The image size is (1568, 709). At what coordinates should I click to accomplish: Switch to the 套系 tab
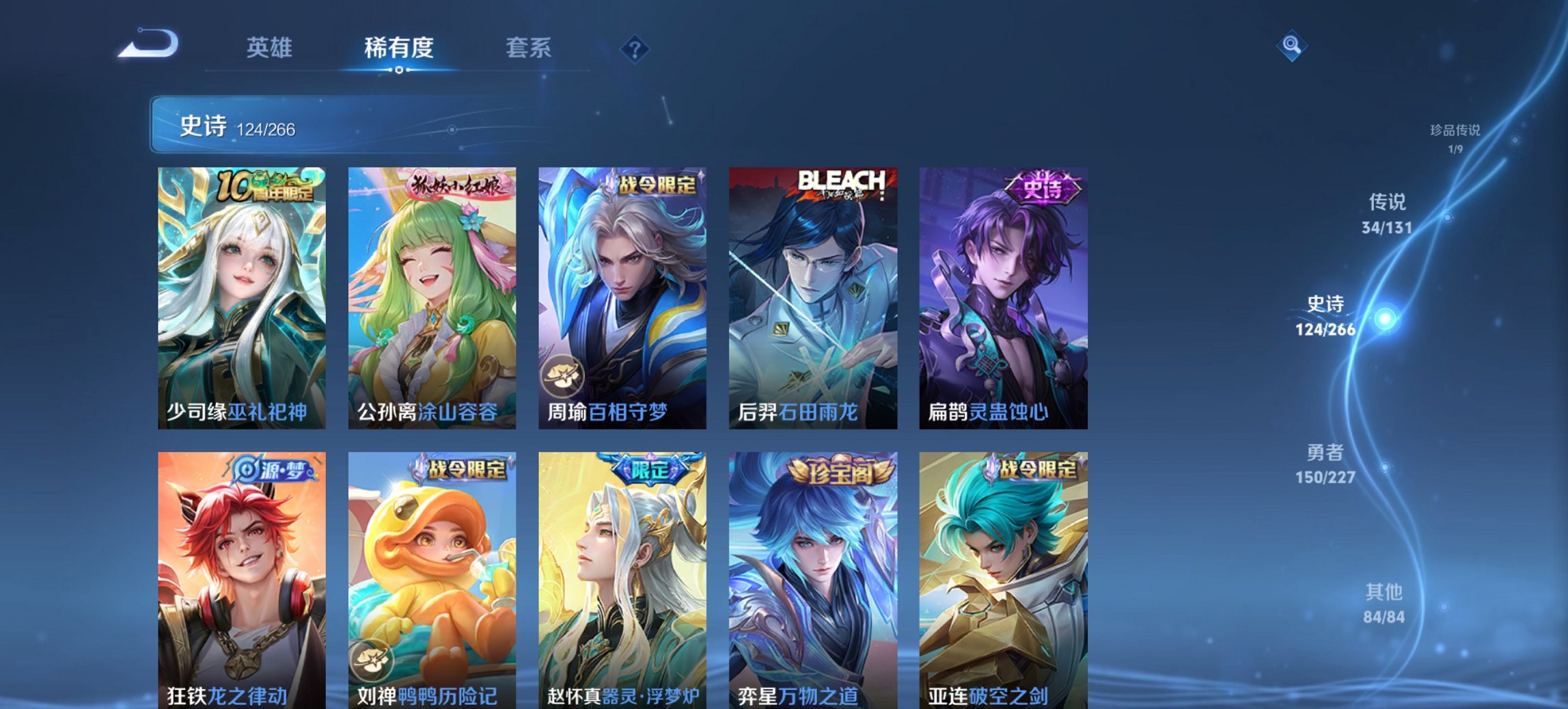click(x=529, y=48)
